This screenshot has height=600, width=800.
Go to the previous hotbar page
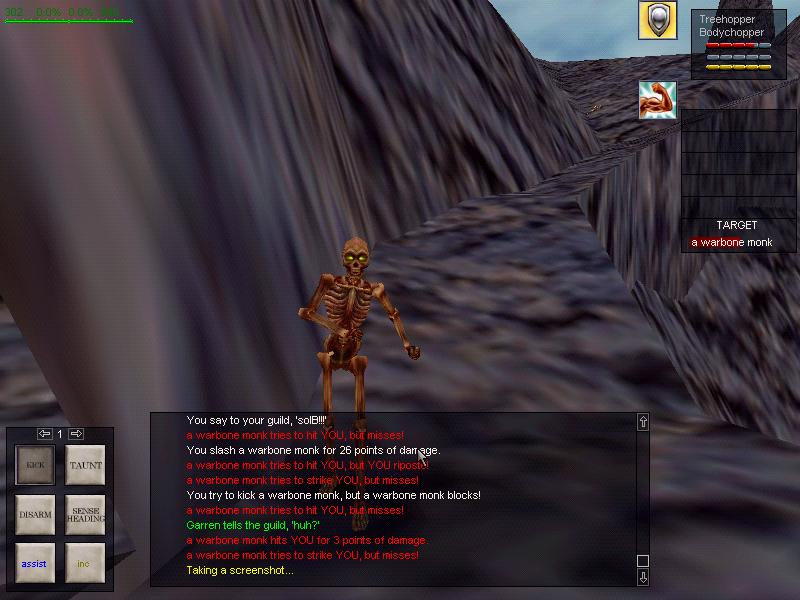pos(44,434)
